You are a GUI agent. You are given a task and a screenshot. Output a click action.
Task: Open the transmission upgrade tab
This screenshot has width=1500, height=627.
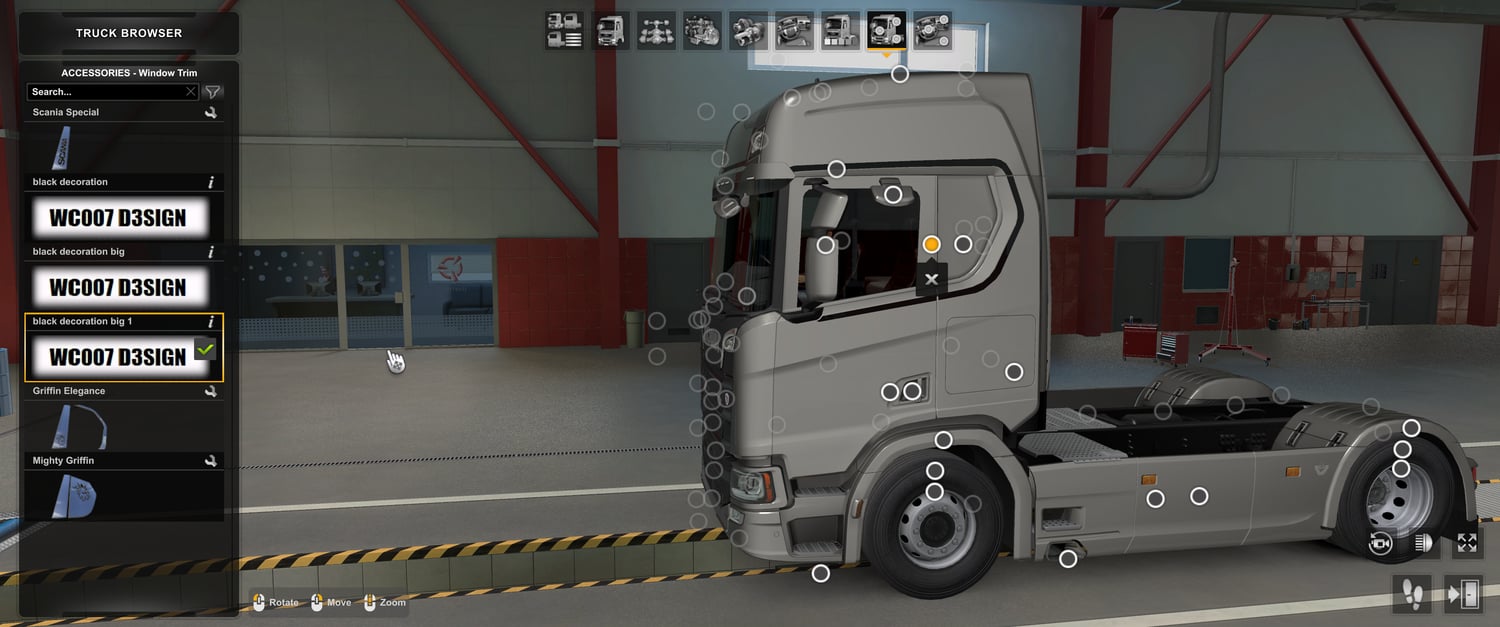pos(748,31)
